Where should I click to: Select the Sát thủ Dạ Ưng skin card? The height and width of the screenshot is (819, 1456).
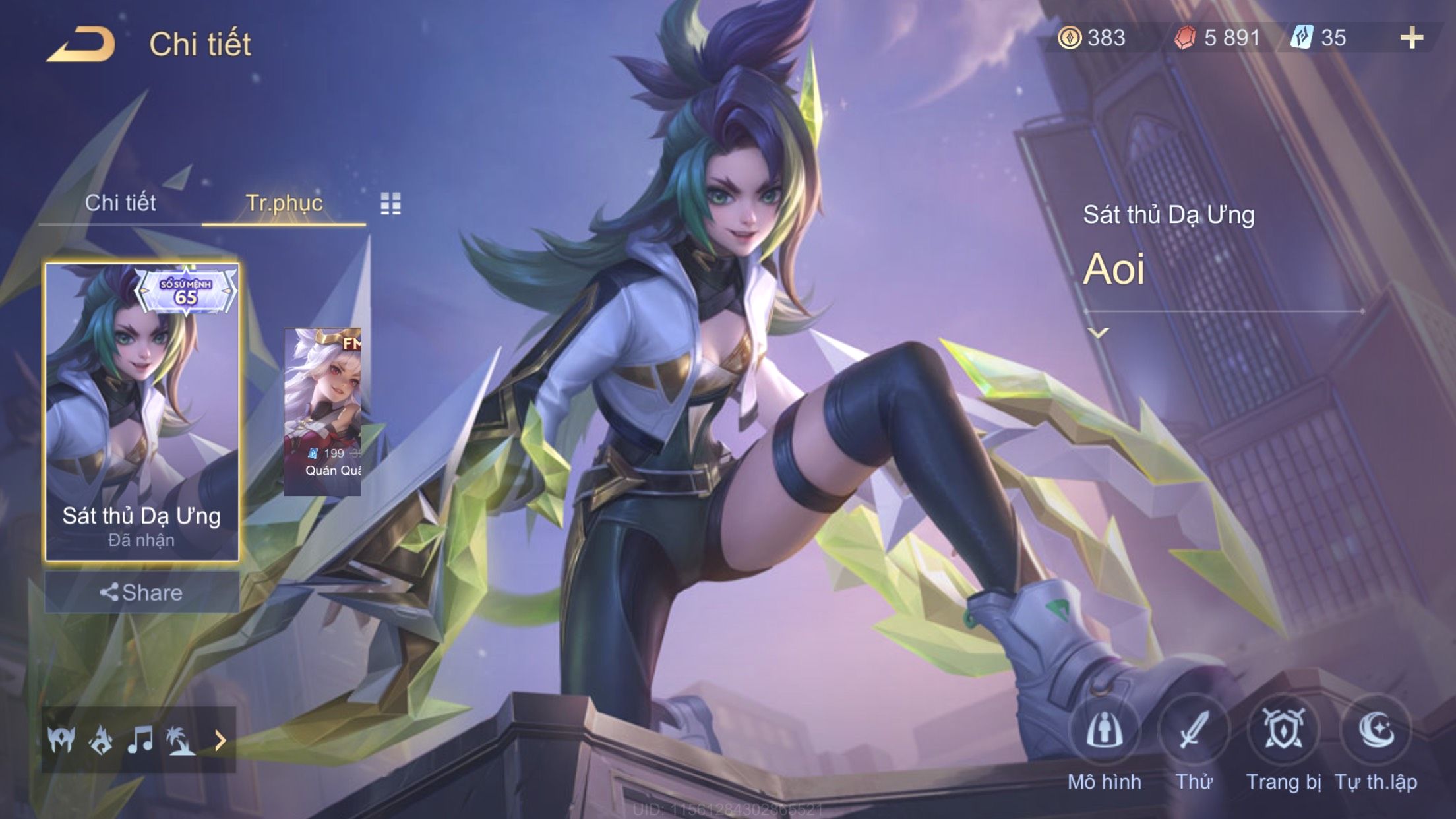(142, 412)
